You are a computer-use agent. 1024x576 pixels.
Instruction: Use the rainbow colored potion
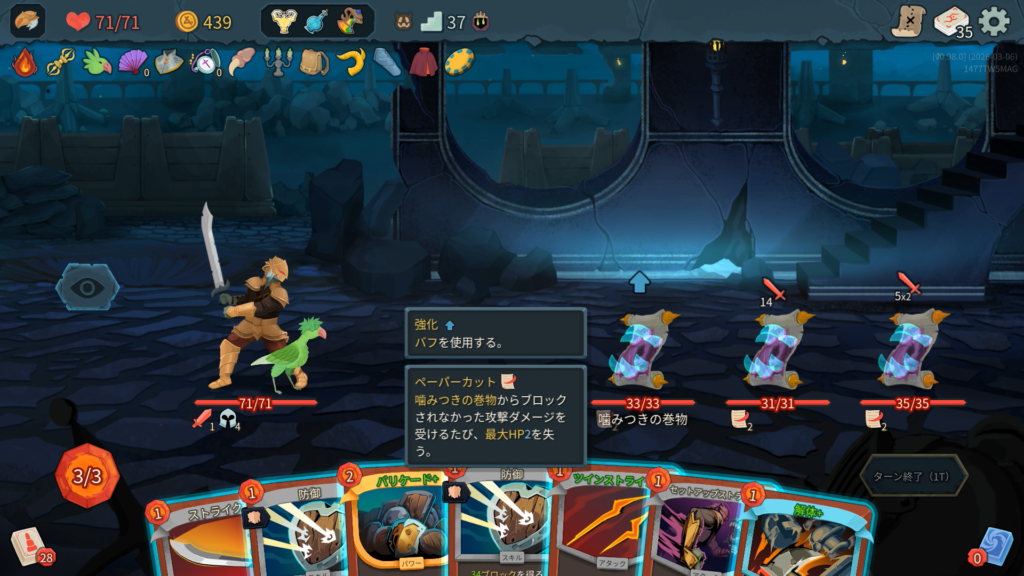pyautogui.click(x=349, y=21)
